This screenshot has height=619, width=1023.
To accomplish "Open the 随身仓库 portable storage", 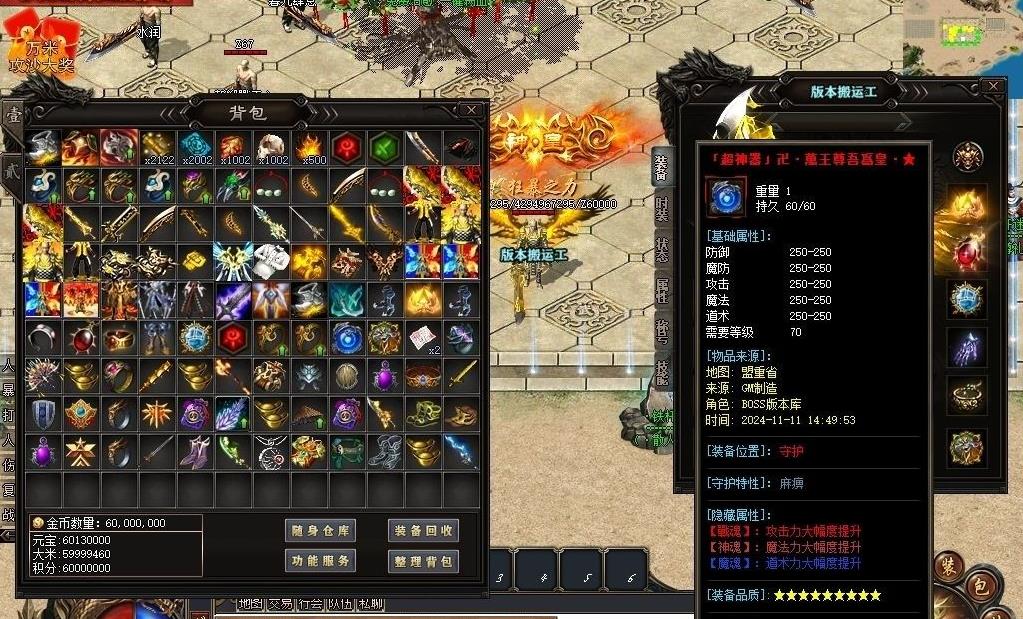I will (x=320, y=530).
